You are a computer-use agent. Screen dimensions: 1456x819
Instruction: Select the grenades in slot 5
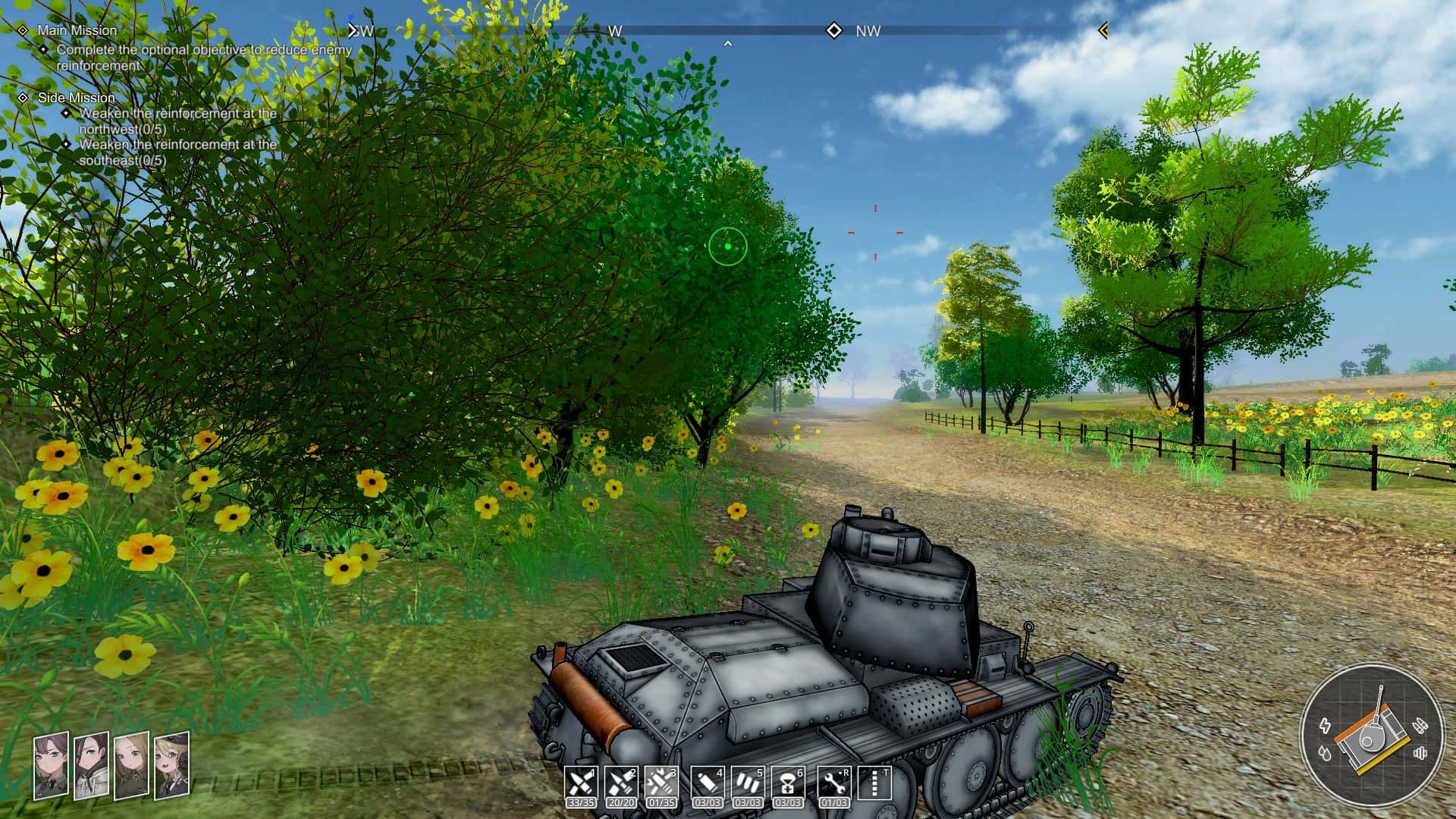point(747,783)
